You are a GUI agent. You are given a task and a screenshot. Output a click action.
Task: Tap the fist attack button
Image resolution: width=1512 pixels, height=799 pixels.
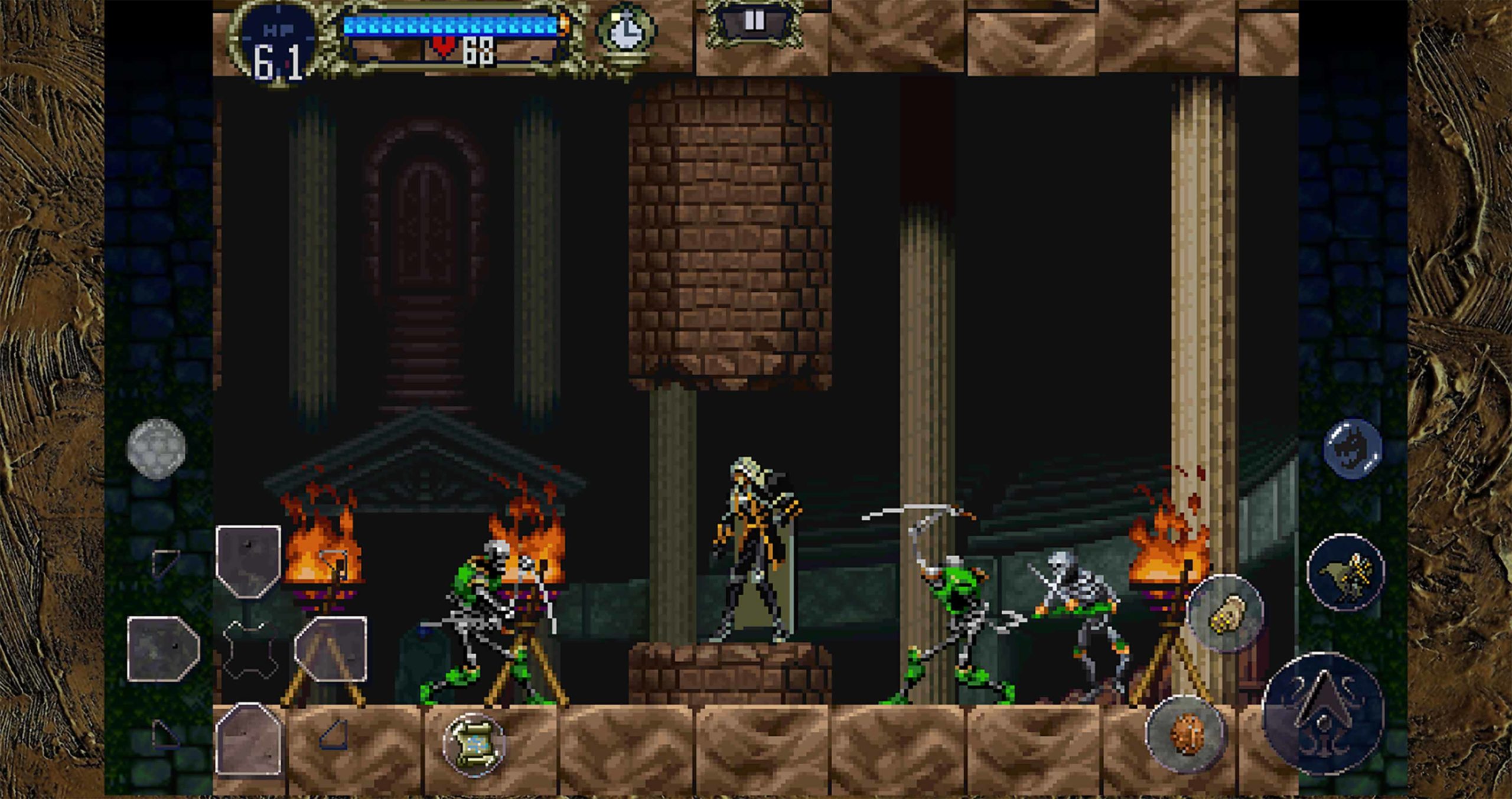(x=1227, y=614)
